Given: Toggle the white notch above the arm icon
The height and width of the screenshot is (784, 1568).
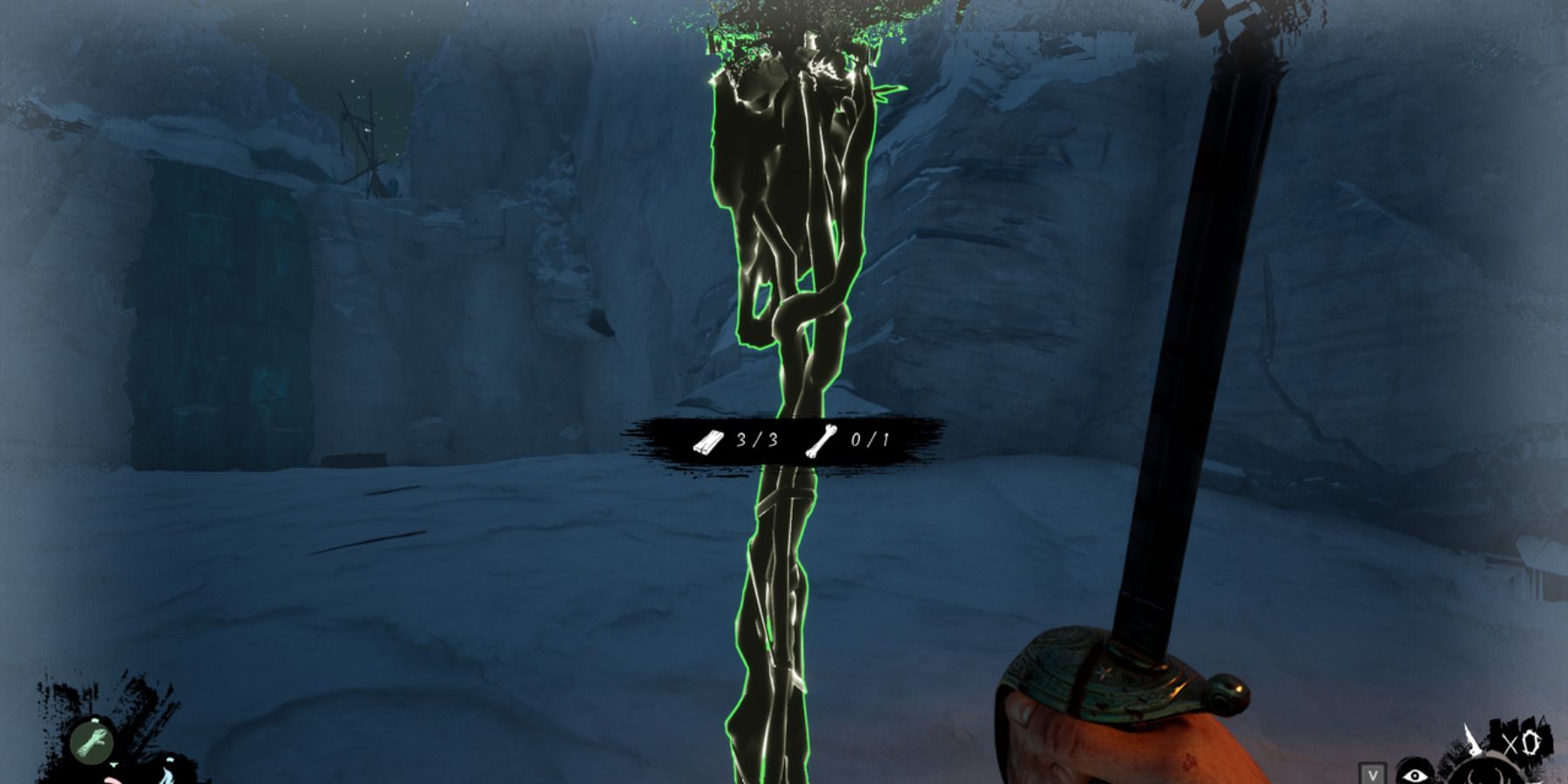Looking at the screenshot, I should pos(95,720).
